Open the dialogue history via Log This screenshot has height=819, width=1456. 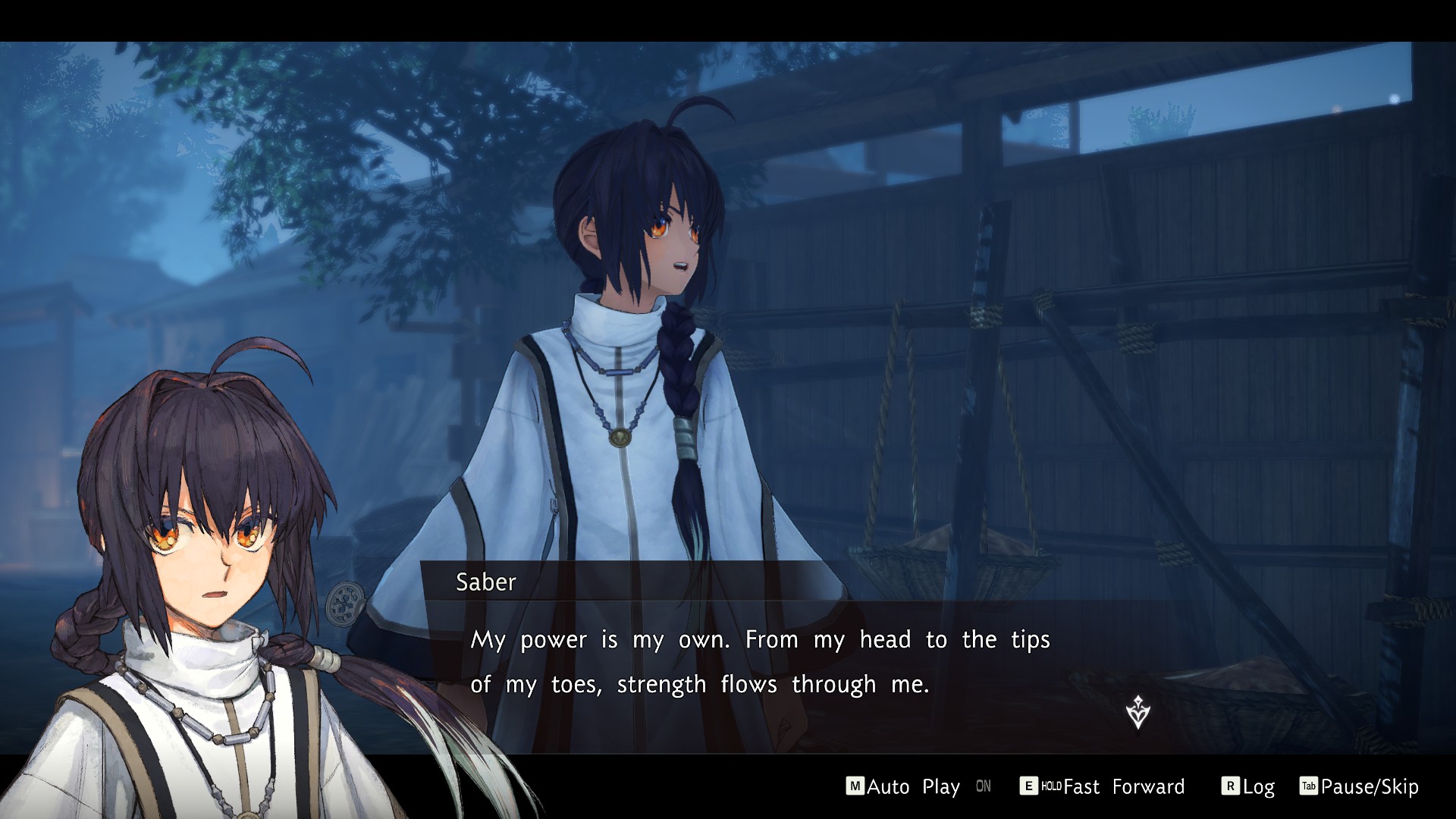pos(1259,786)
